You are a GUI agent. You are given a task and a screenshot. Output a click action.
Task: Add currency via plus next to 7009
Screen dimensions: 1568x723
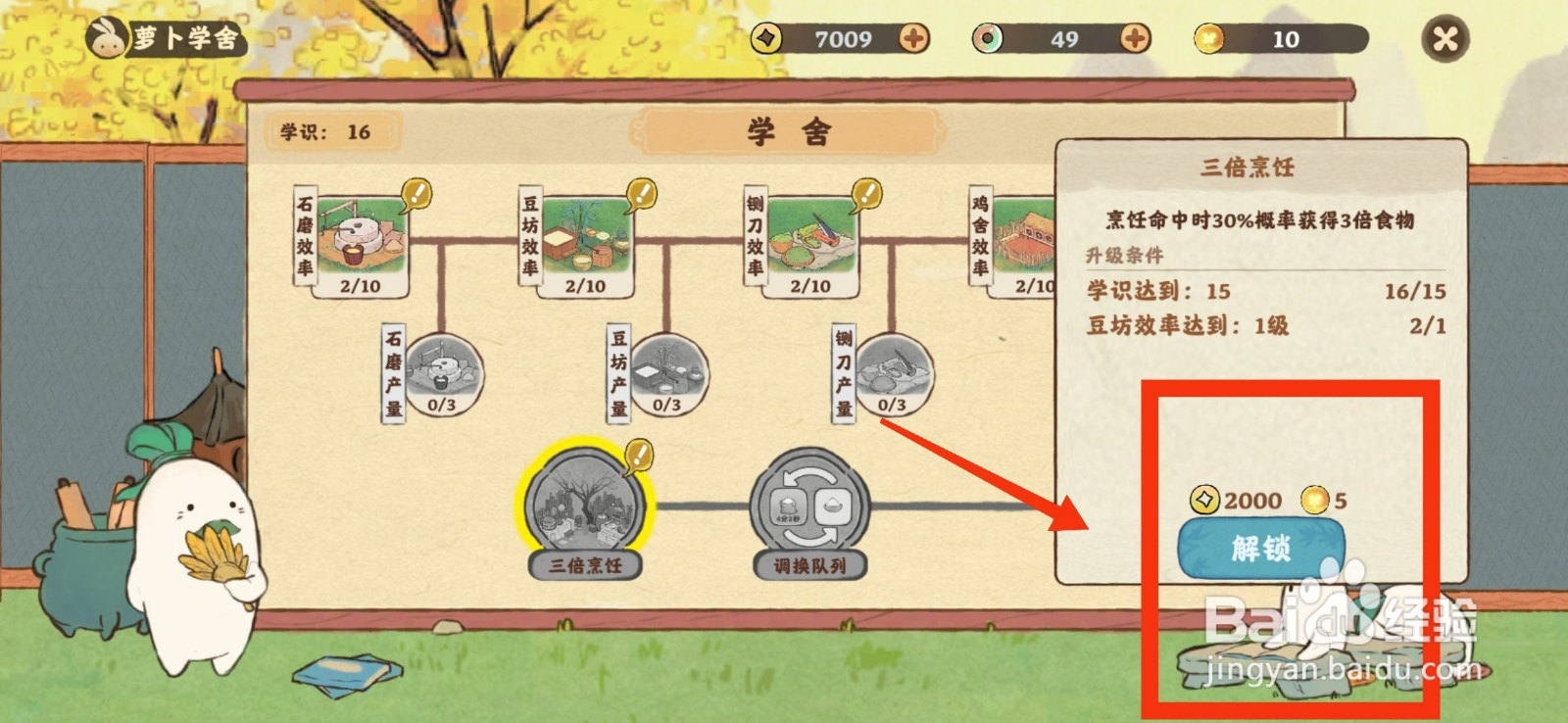click(911, 40)
